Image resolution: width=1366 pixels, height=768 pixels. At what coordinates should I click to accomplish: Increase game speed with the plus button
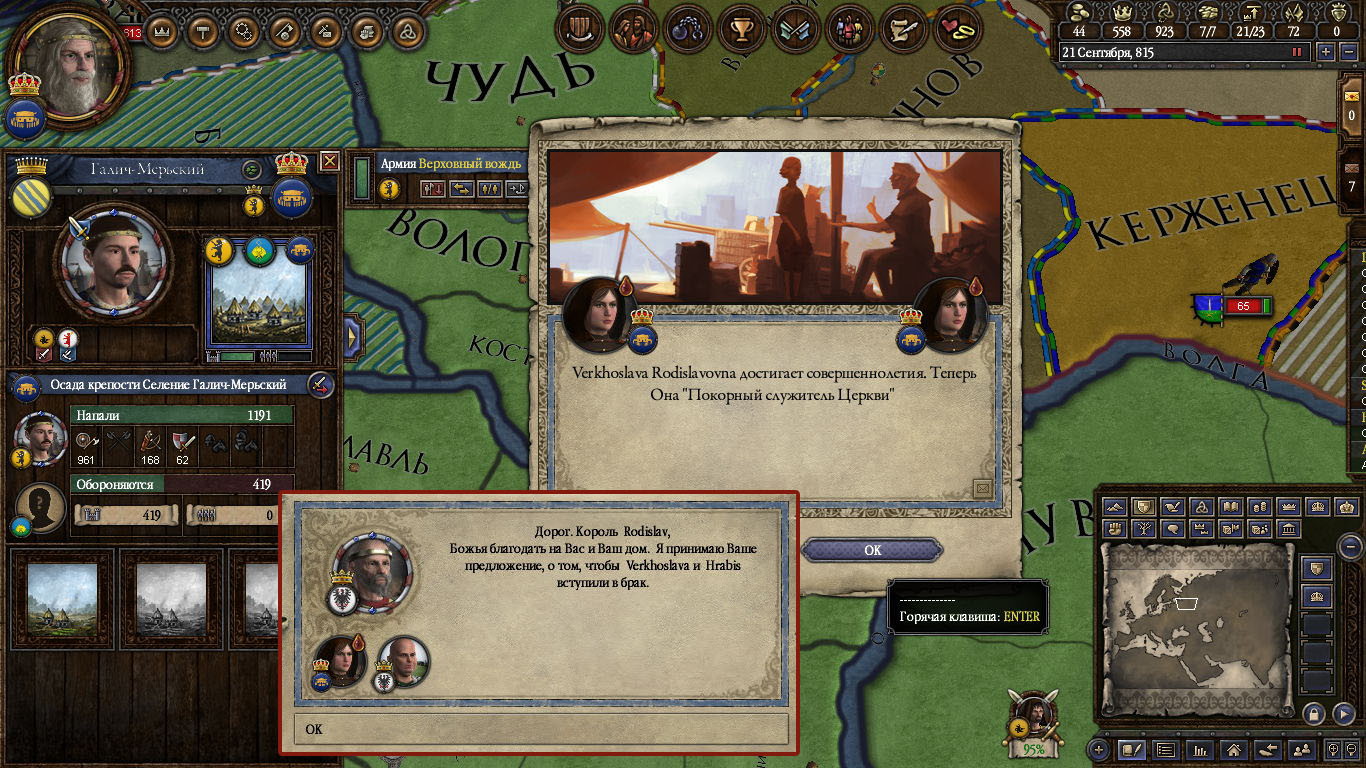click(x=1326, y=52)
